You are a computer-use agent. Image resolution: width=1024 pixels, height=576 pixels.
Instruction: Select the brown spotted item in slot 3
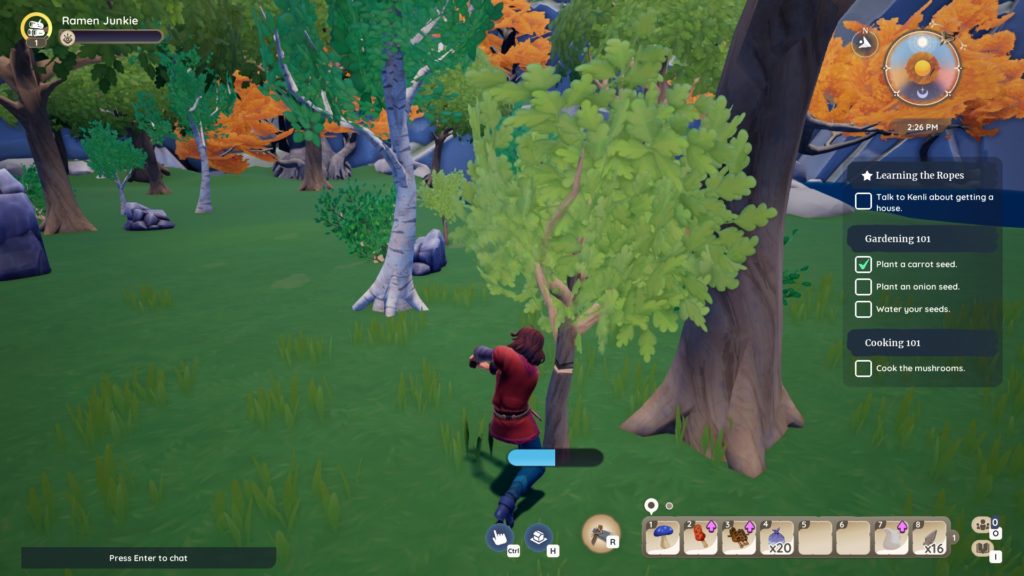[x=738, y=537]
